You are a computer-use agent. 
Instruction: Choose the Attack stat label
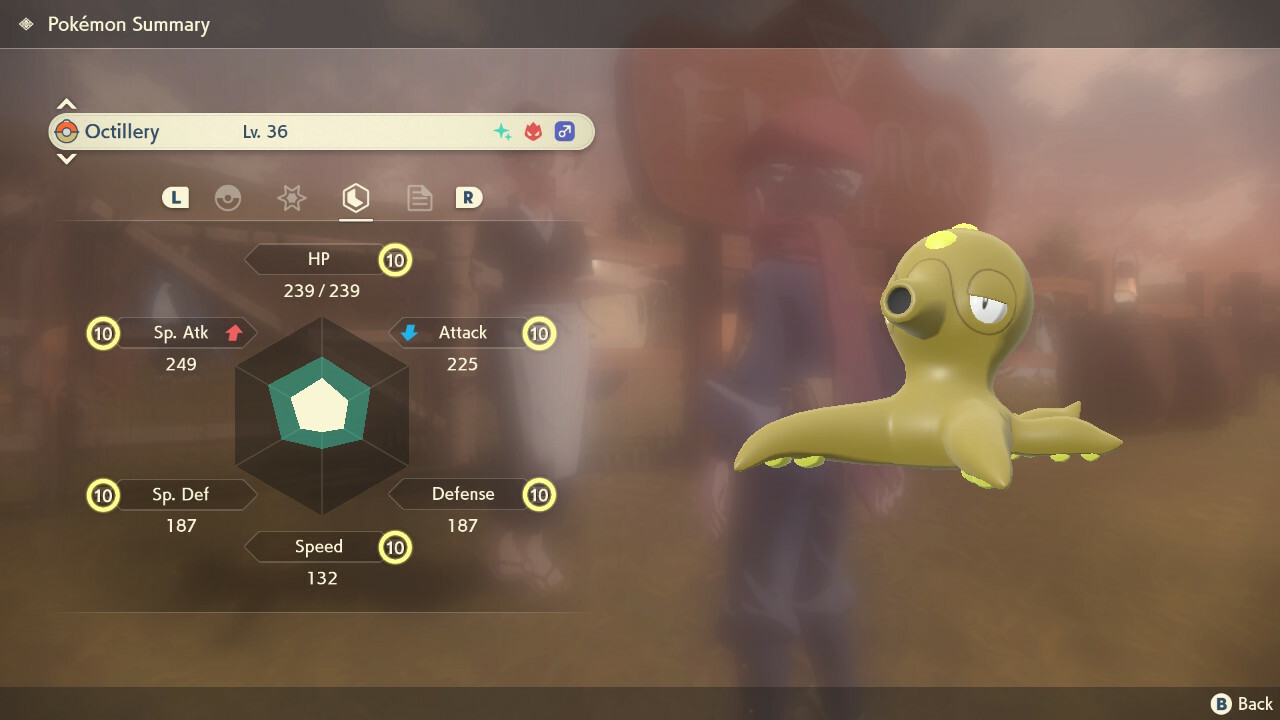462,333
